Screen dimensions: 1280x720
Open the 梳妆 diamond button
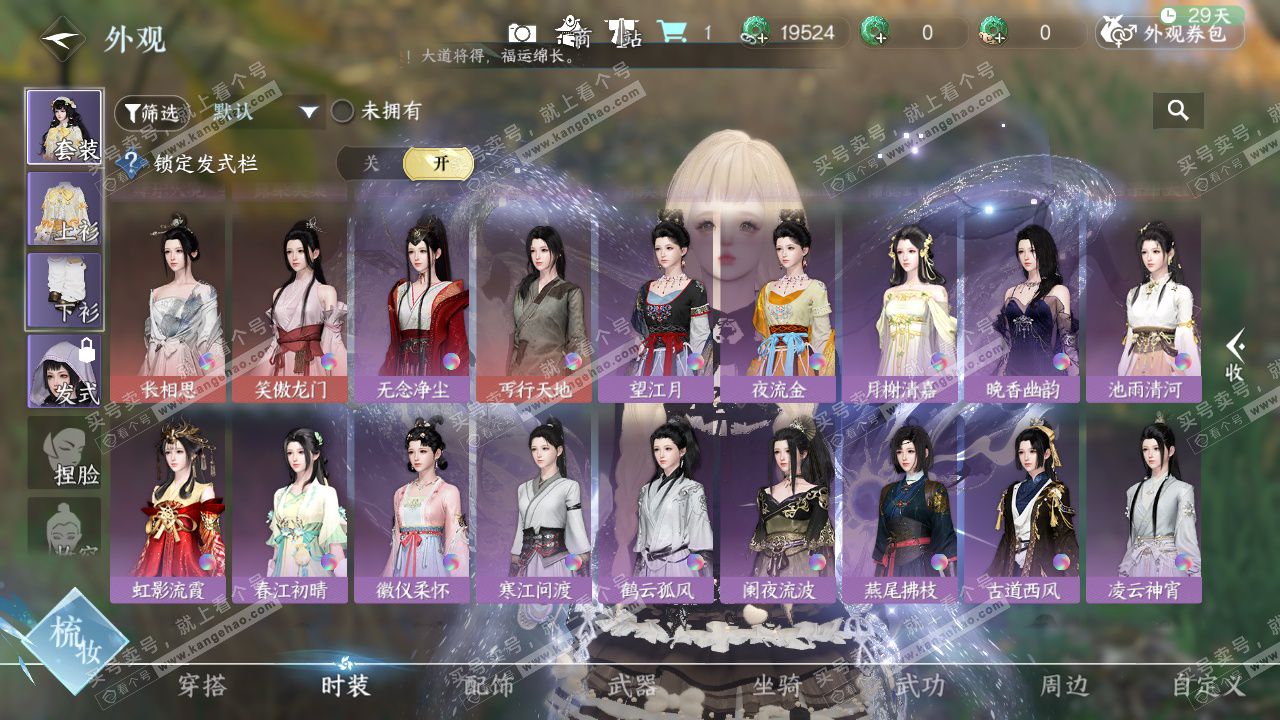[74, 640]
